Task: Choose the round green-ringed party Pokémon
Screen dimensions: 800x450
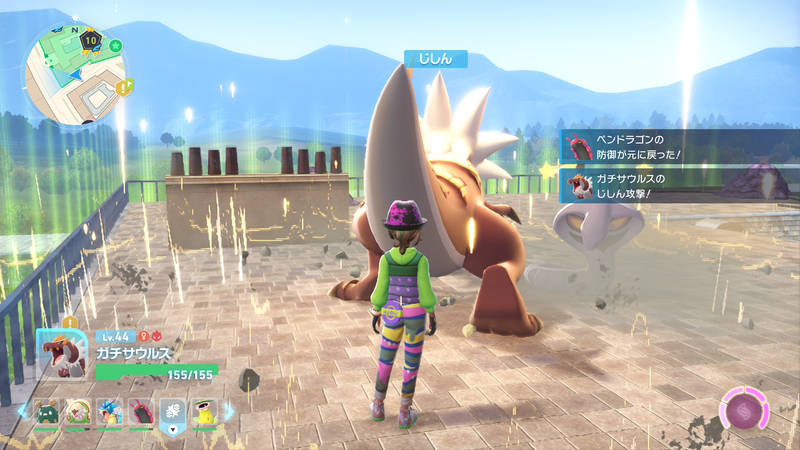Action: point(78,412)
